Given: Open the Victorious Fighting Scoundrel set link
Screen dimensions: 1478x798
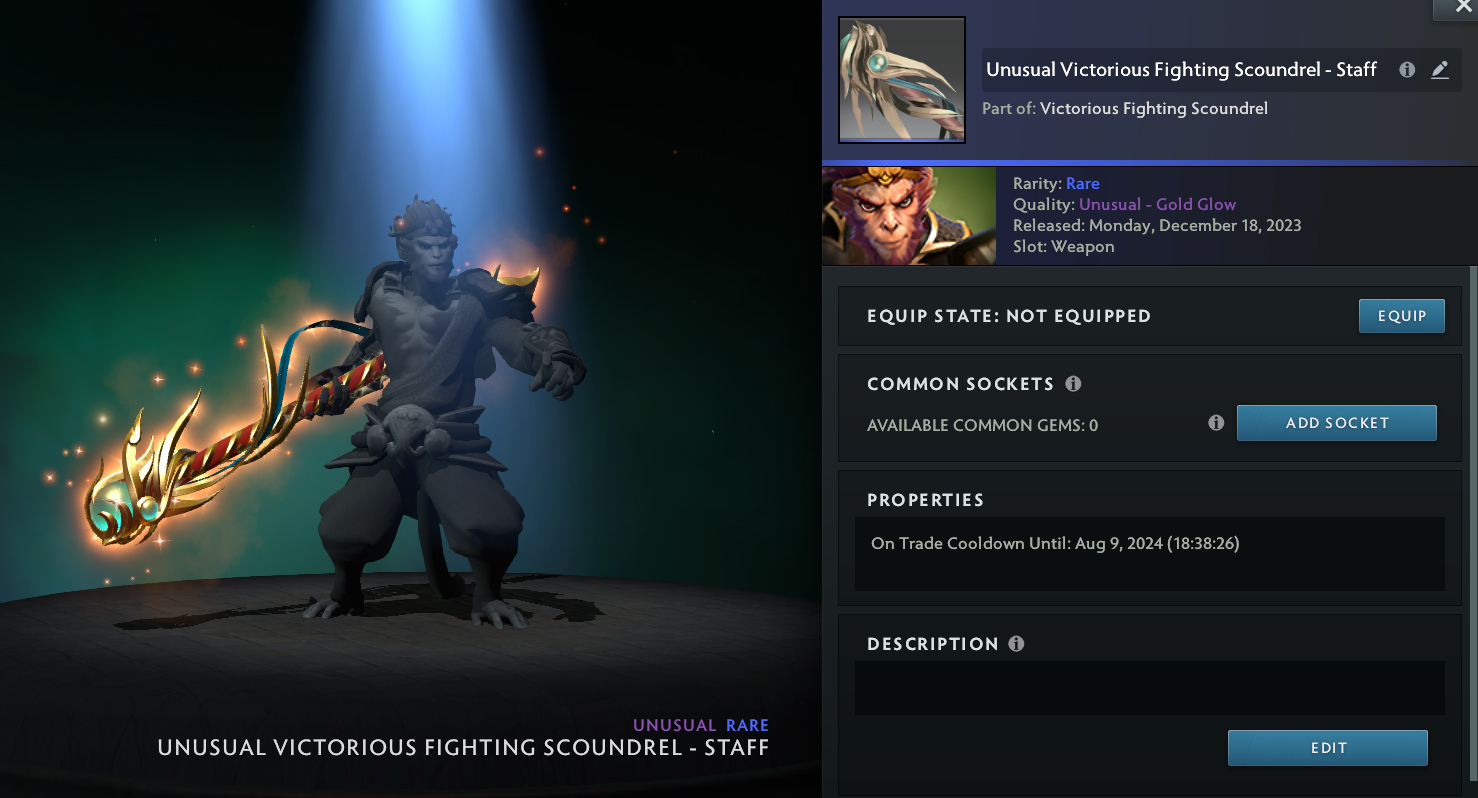Looking at the screenshot, I should point(1153,108).
